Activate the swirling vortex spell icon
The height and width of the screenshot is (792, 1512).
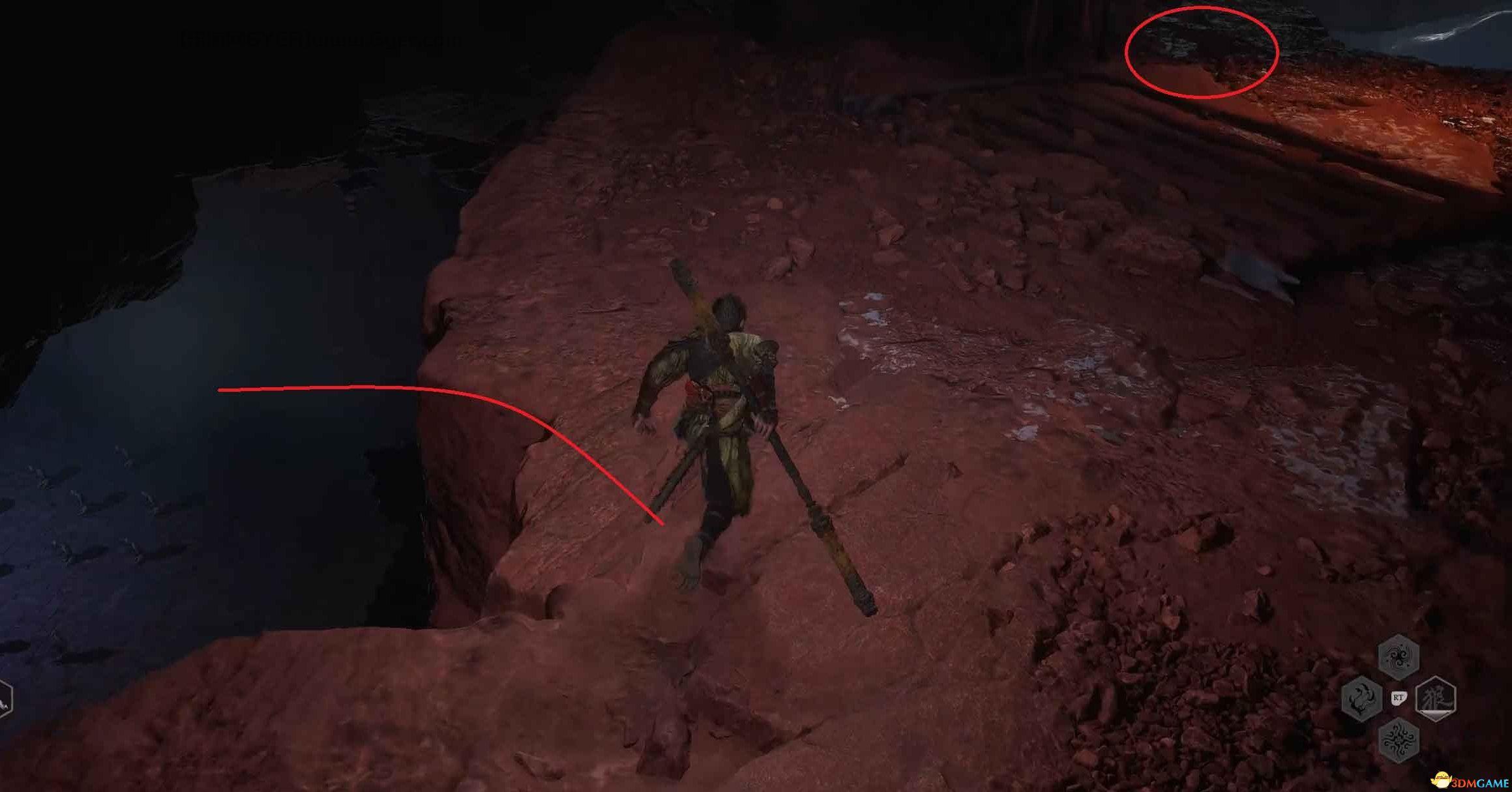1399,656
